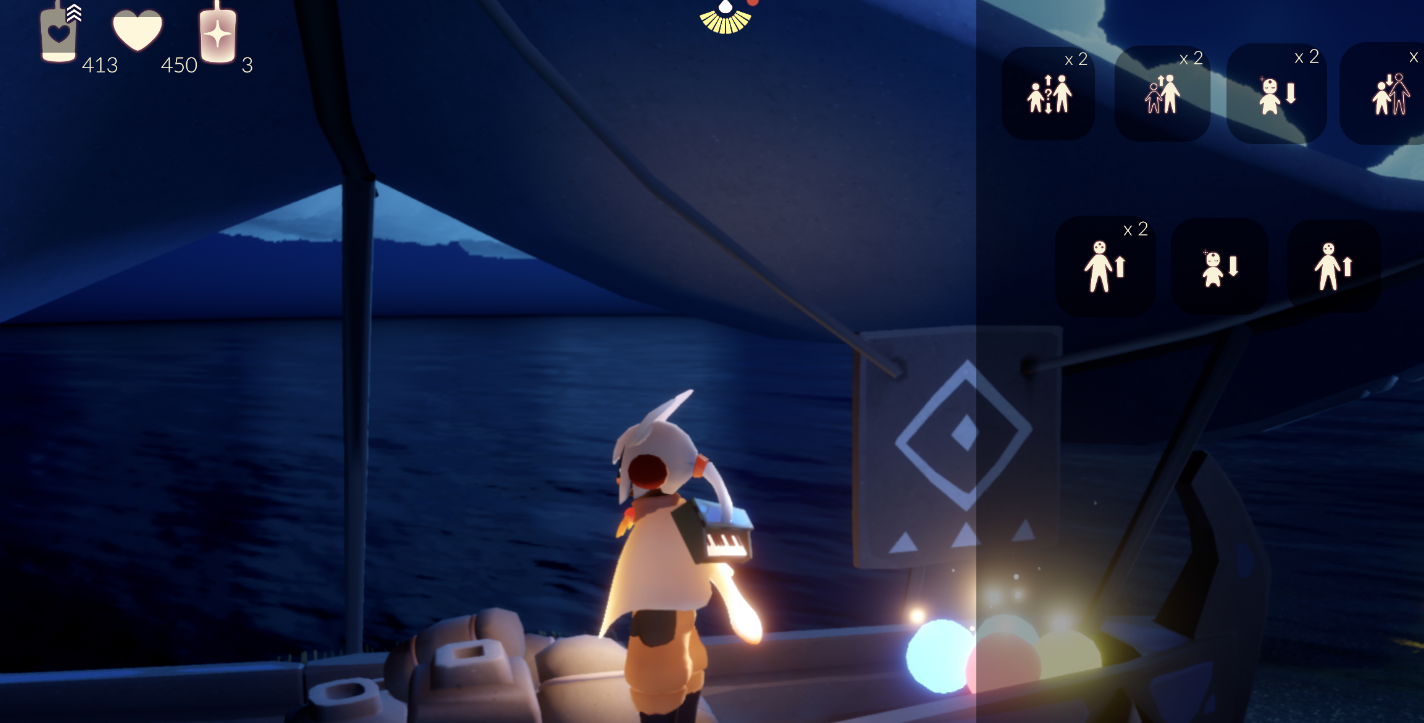The width and height of the screenshot is (1424, 723).
Task: Select the grow-taller spell without multiplier
Action: [x=1333, y=266]
